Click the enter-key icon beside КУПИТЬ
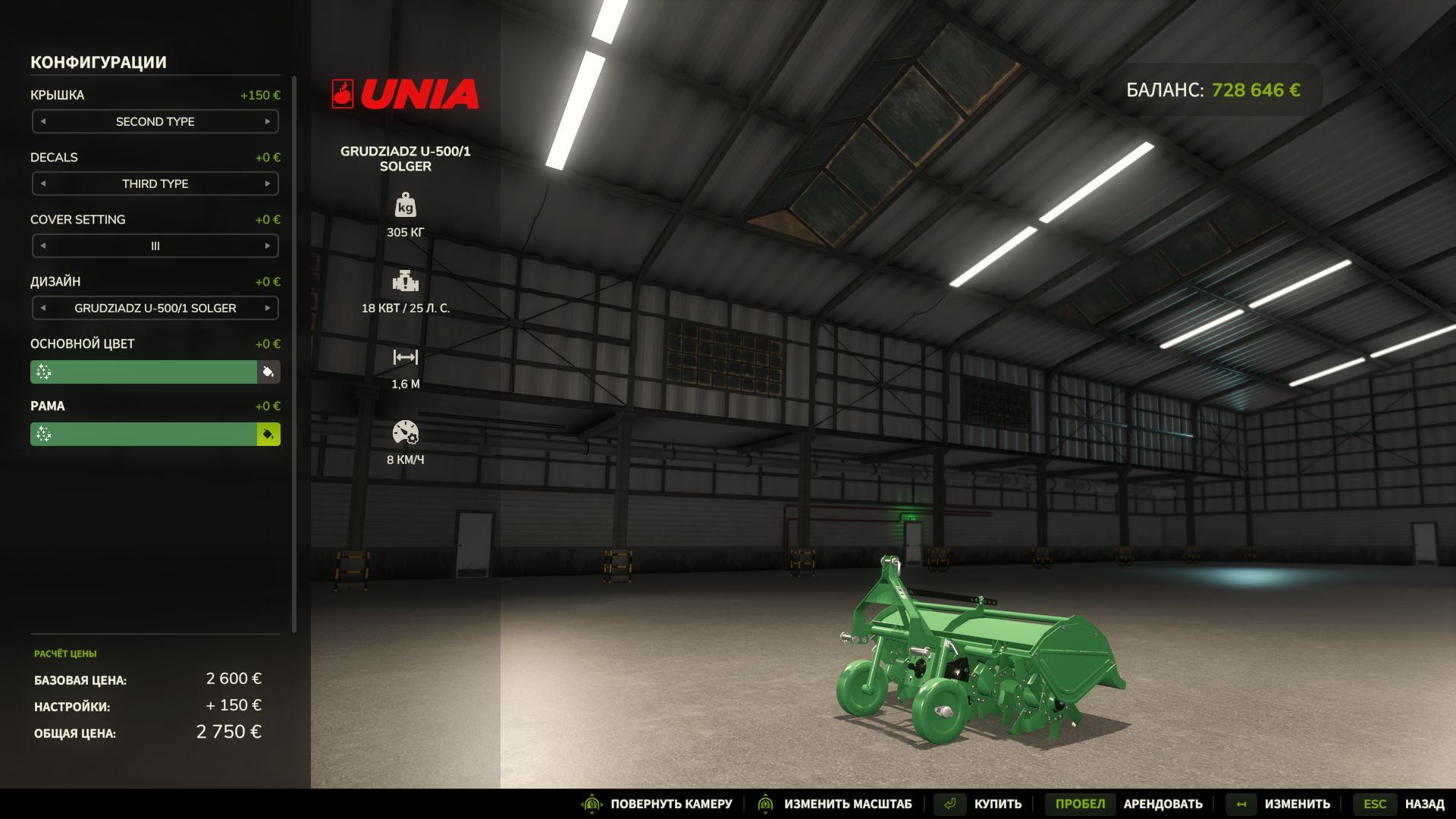Screen dimensions: 1456x819 click(950, 804)
